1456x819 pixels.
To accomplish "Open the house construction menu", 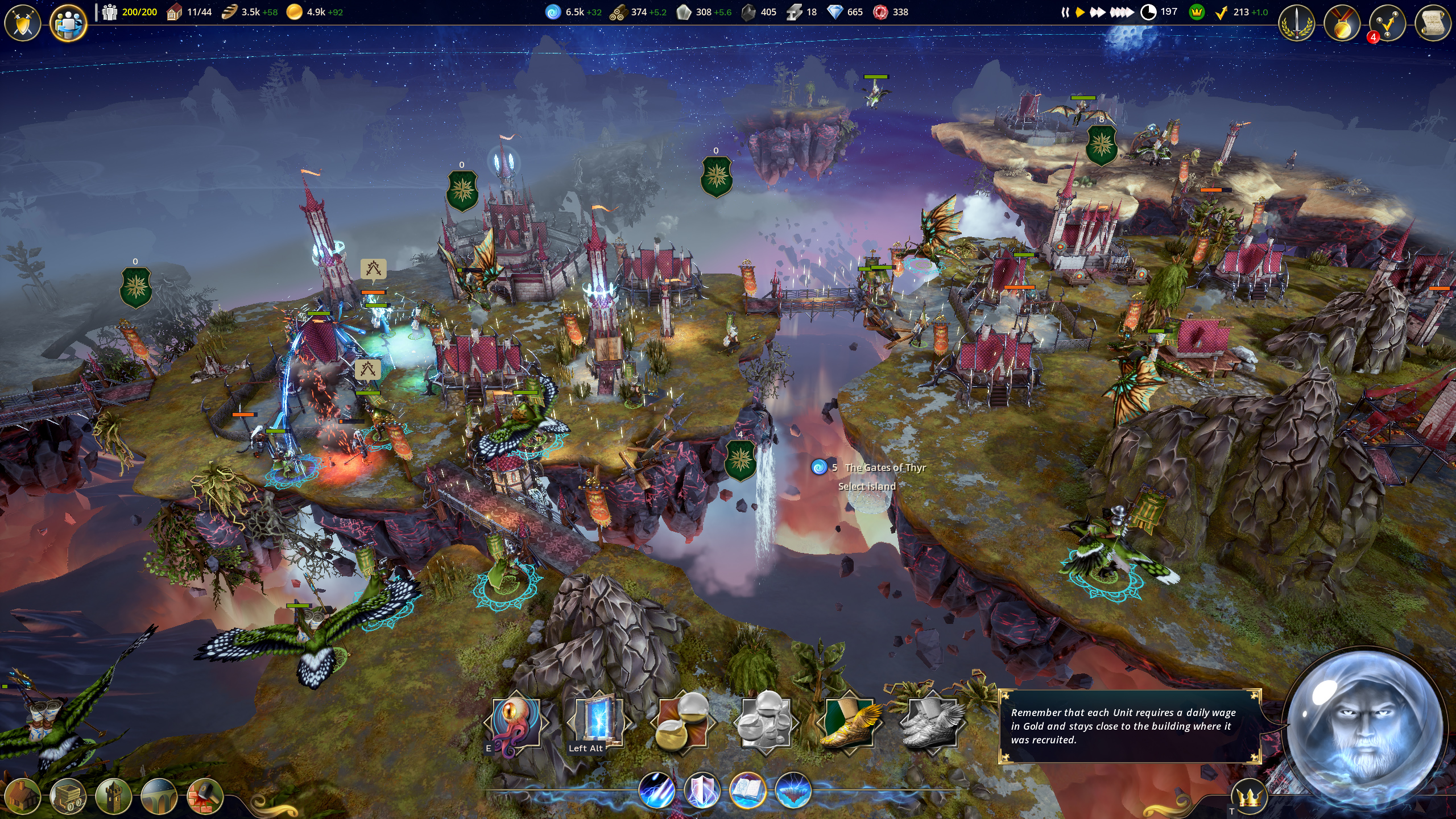I will coord(22,796).
